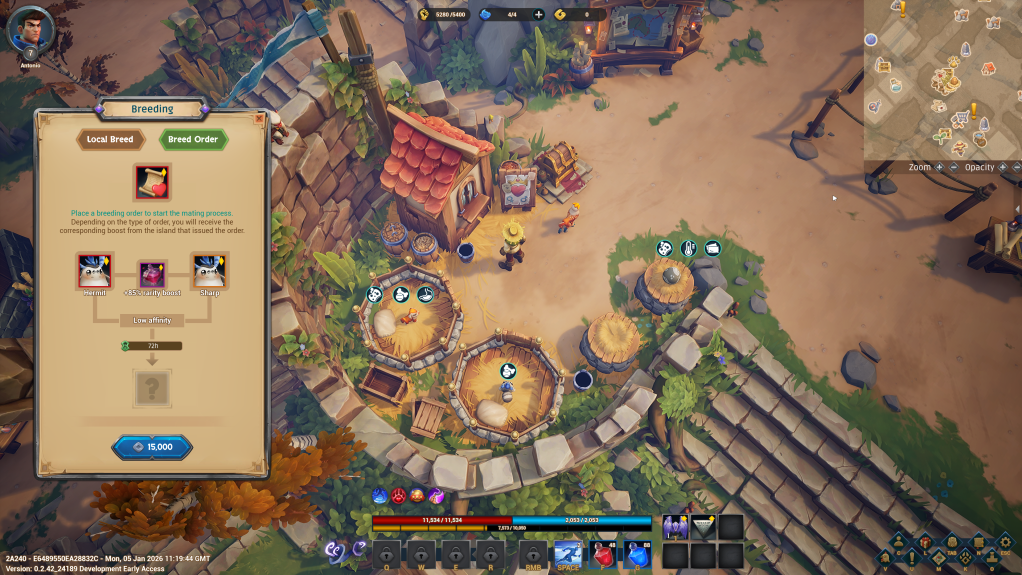Viewport: 1022px width, 575px height.
Task: Select the purple winged item slot
Action: tap(675, 527)
